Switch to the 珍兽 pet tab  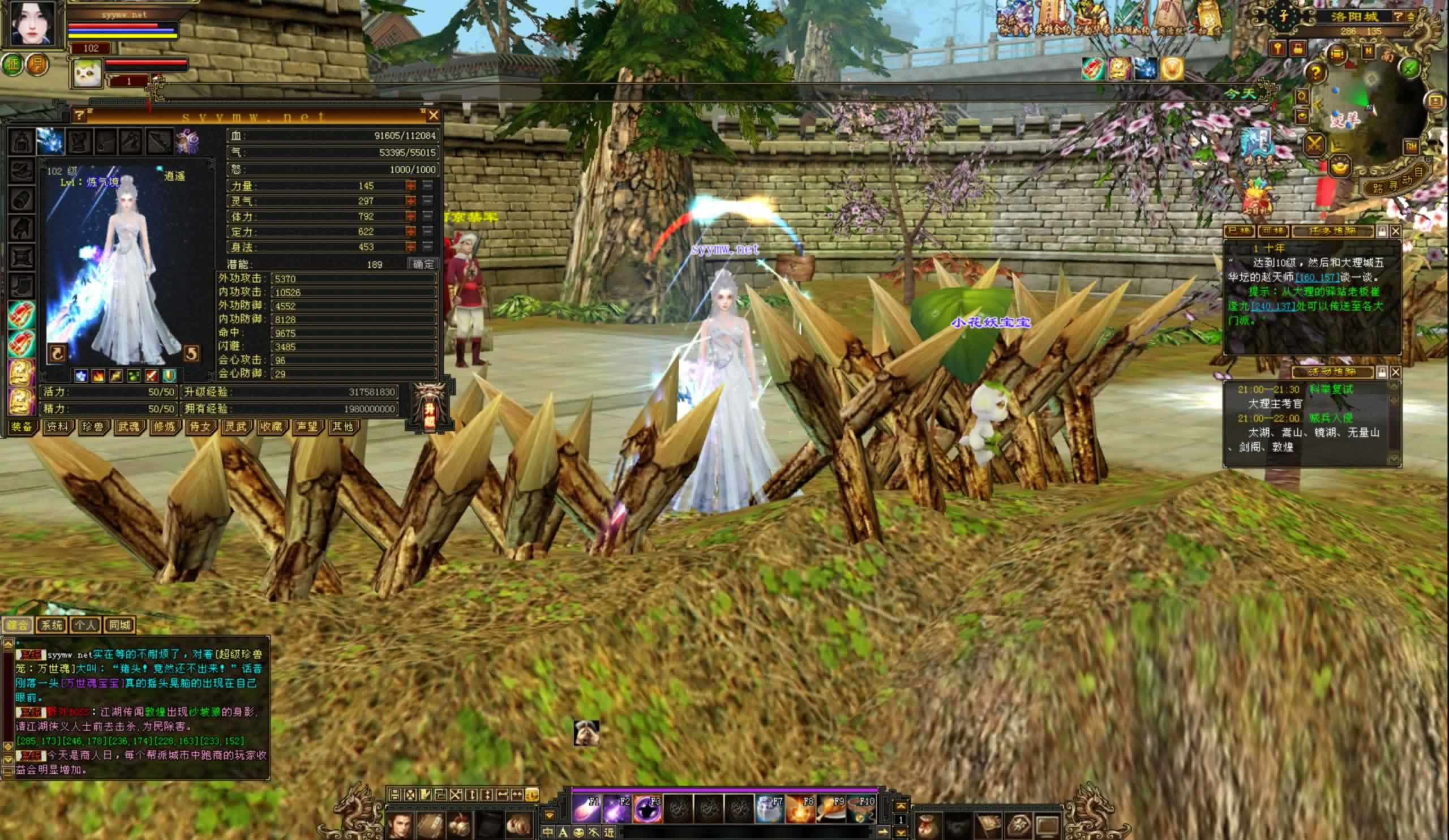tap(93, 427)
